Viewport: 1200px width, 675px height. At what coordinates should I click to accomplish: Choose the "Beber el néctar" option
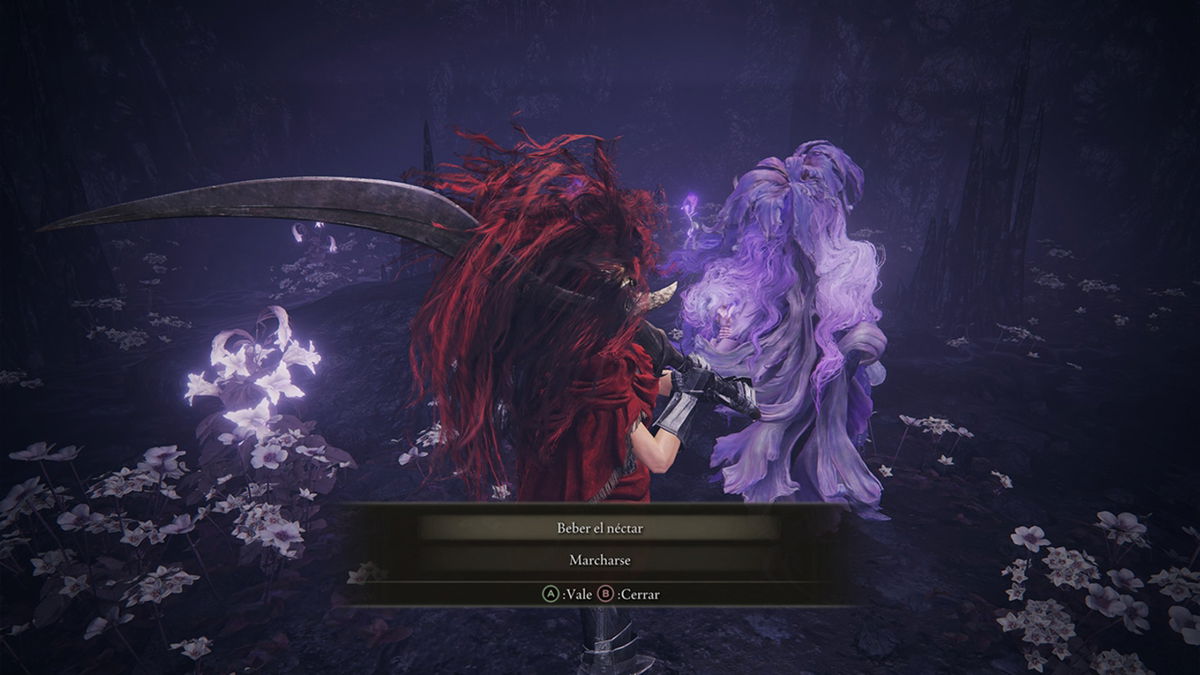[x=599, y=528]
